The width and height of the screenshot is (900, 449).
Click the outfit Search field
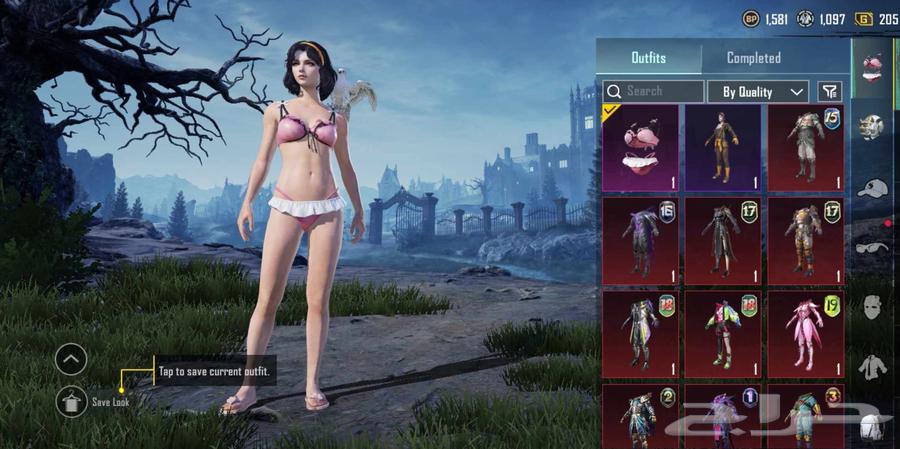(x=654, y=91)
